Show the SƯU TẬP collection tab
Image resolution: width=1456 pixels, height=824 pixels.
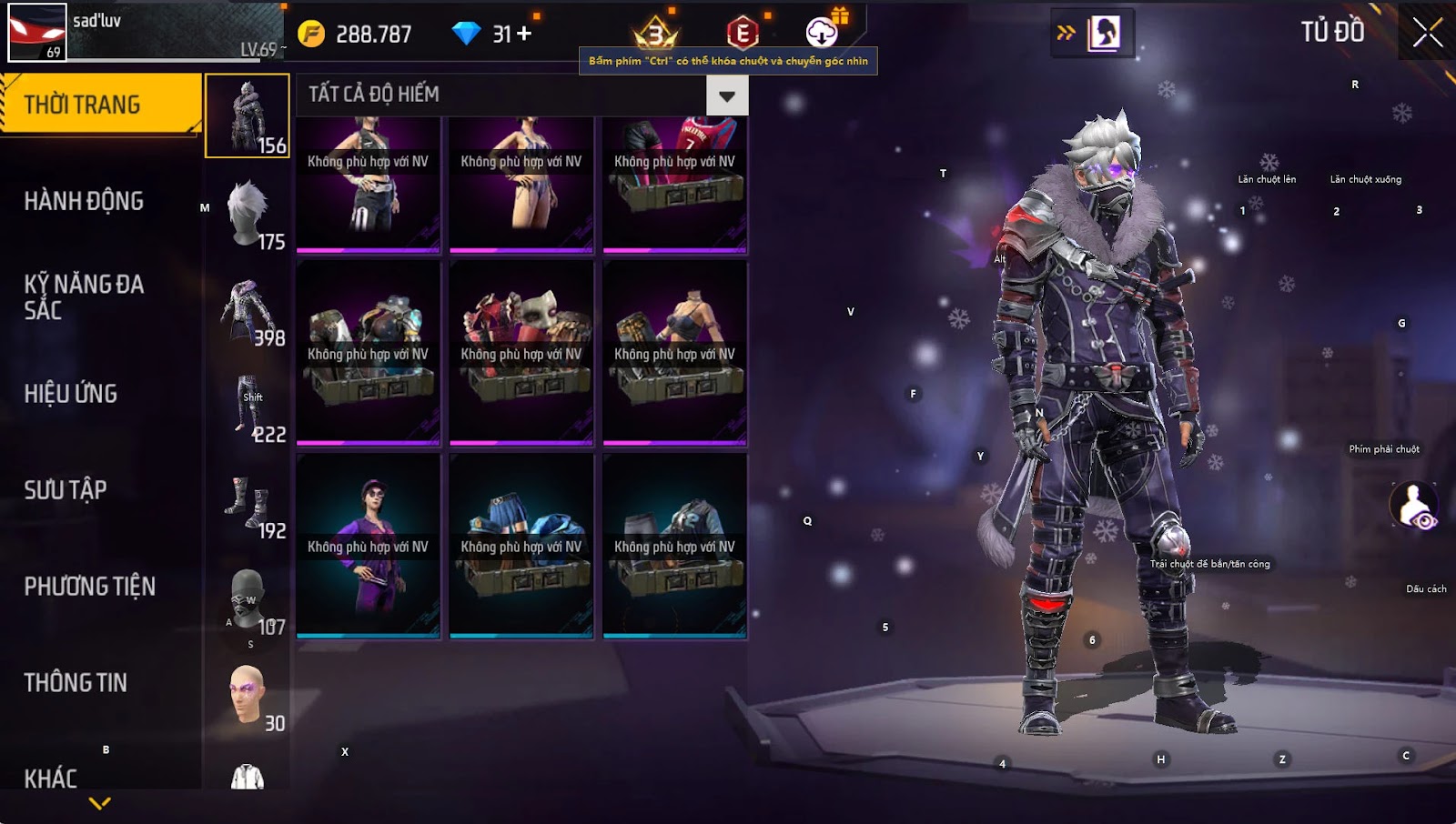point(66,490)
